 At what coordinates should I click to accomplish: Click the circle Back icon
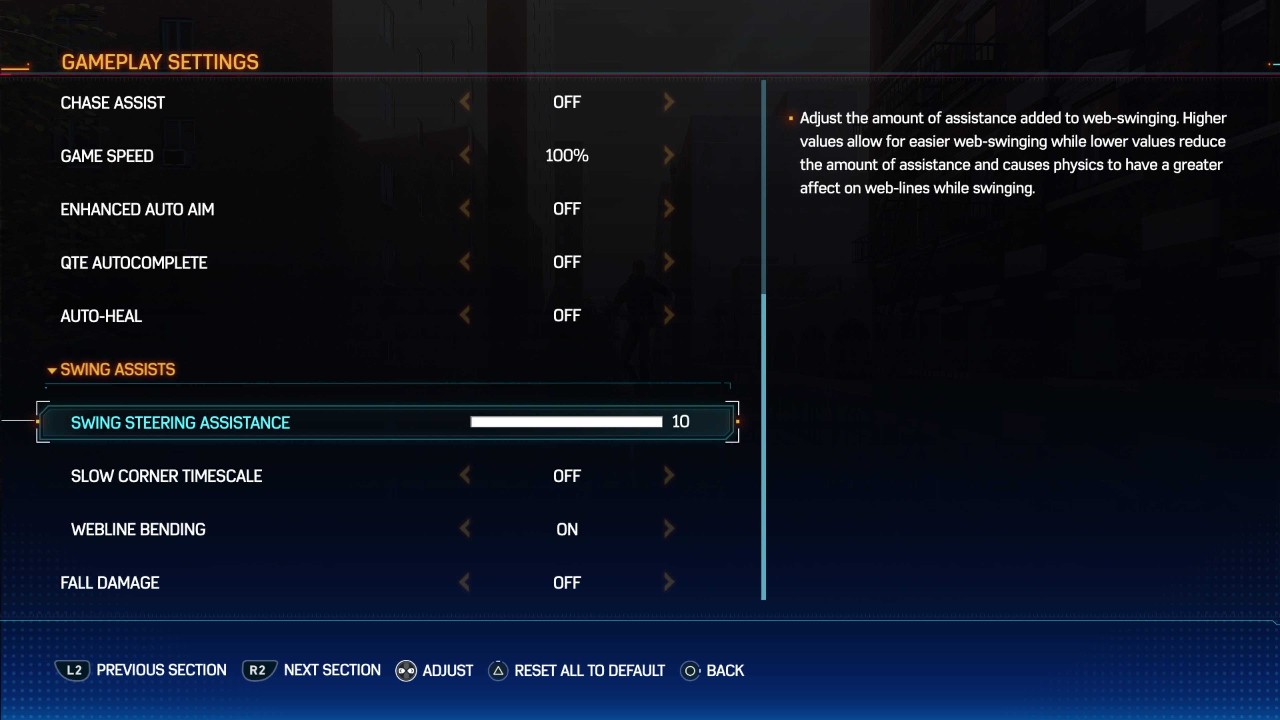tap(690, 670)
